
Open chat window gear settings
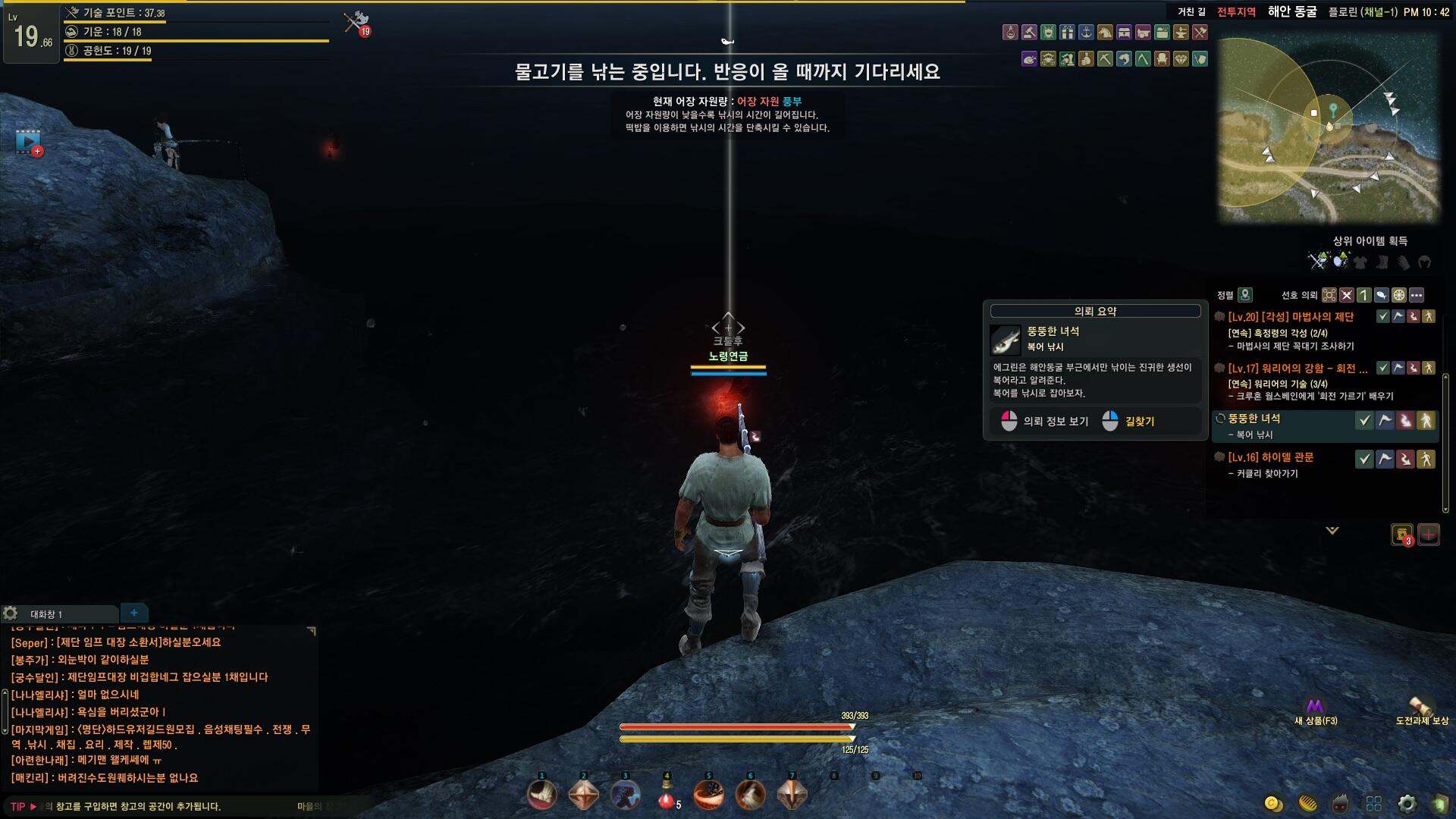click(x=11, y=613)
